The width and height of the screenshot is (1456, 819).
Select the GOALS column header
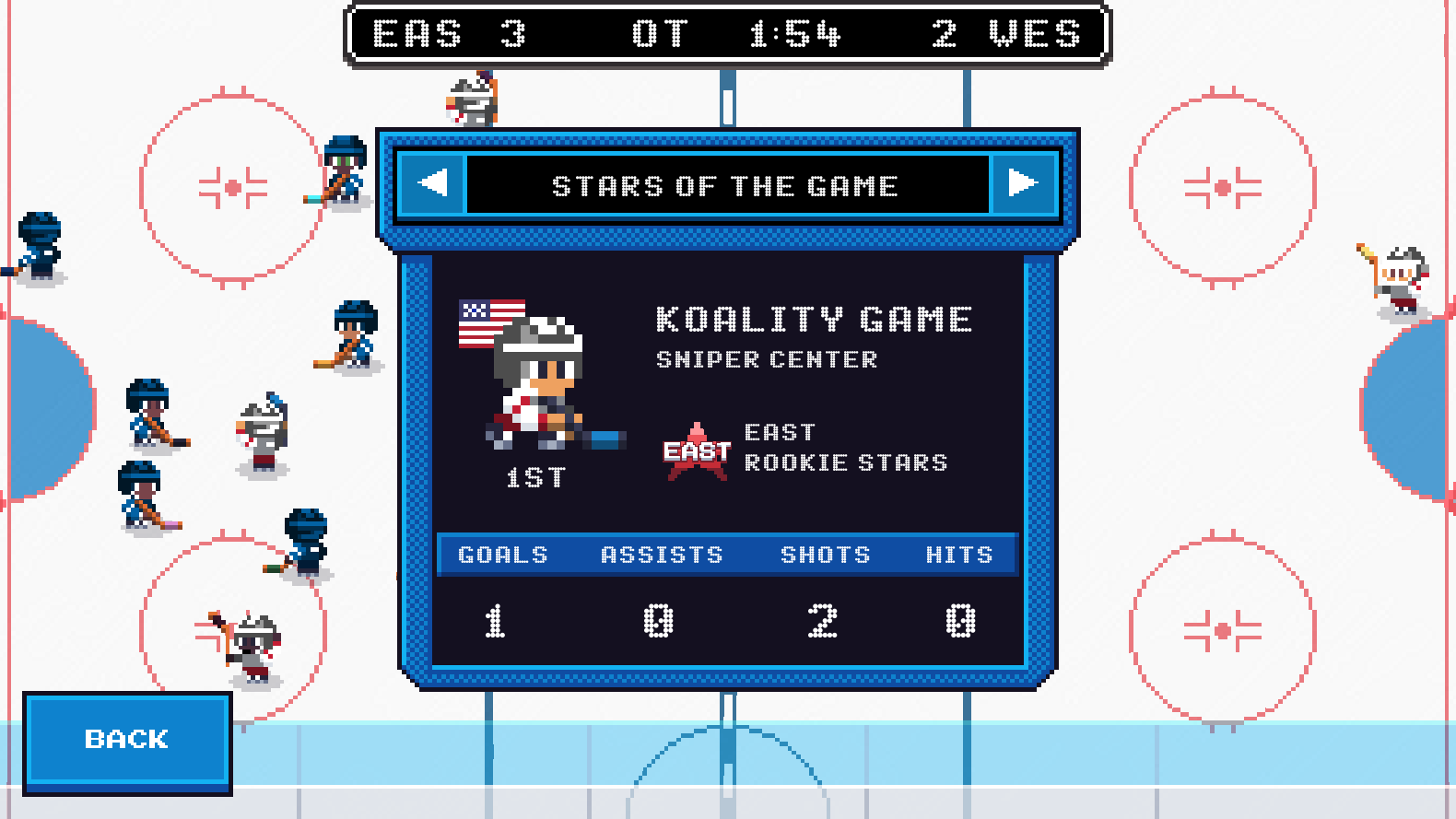click(x=502, y=554)
